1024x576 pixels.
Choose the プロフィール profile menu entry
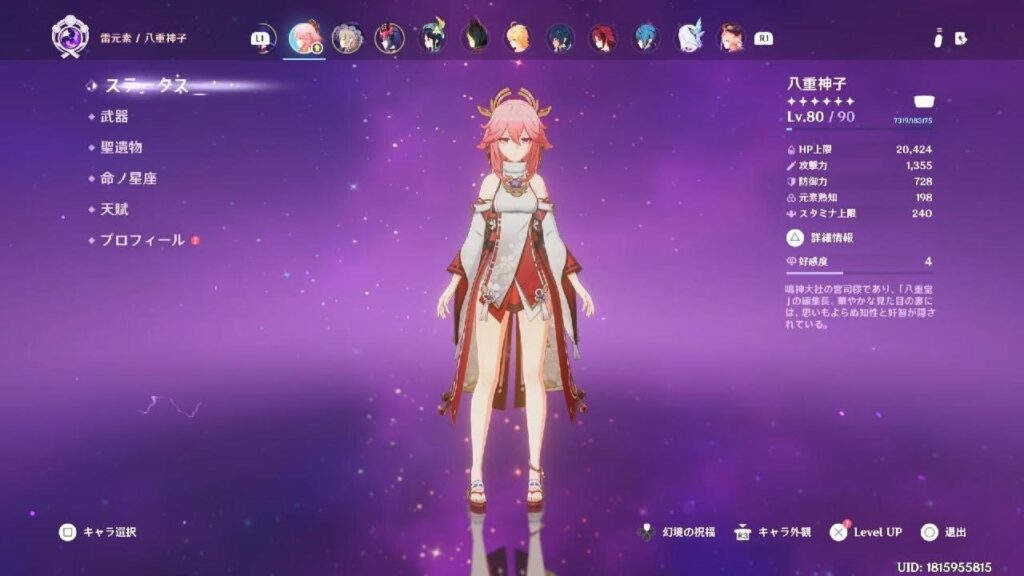142,240
